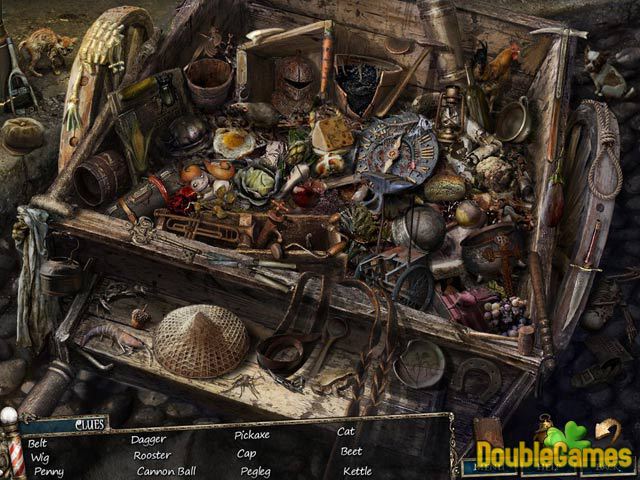Open the Menu button
The image size is (640, 480).
490,465
